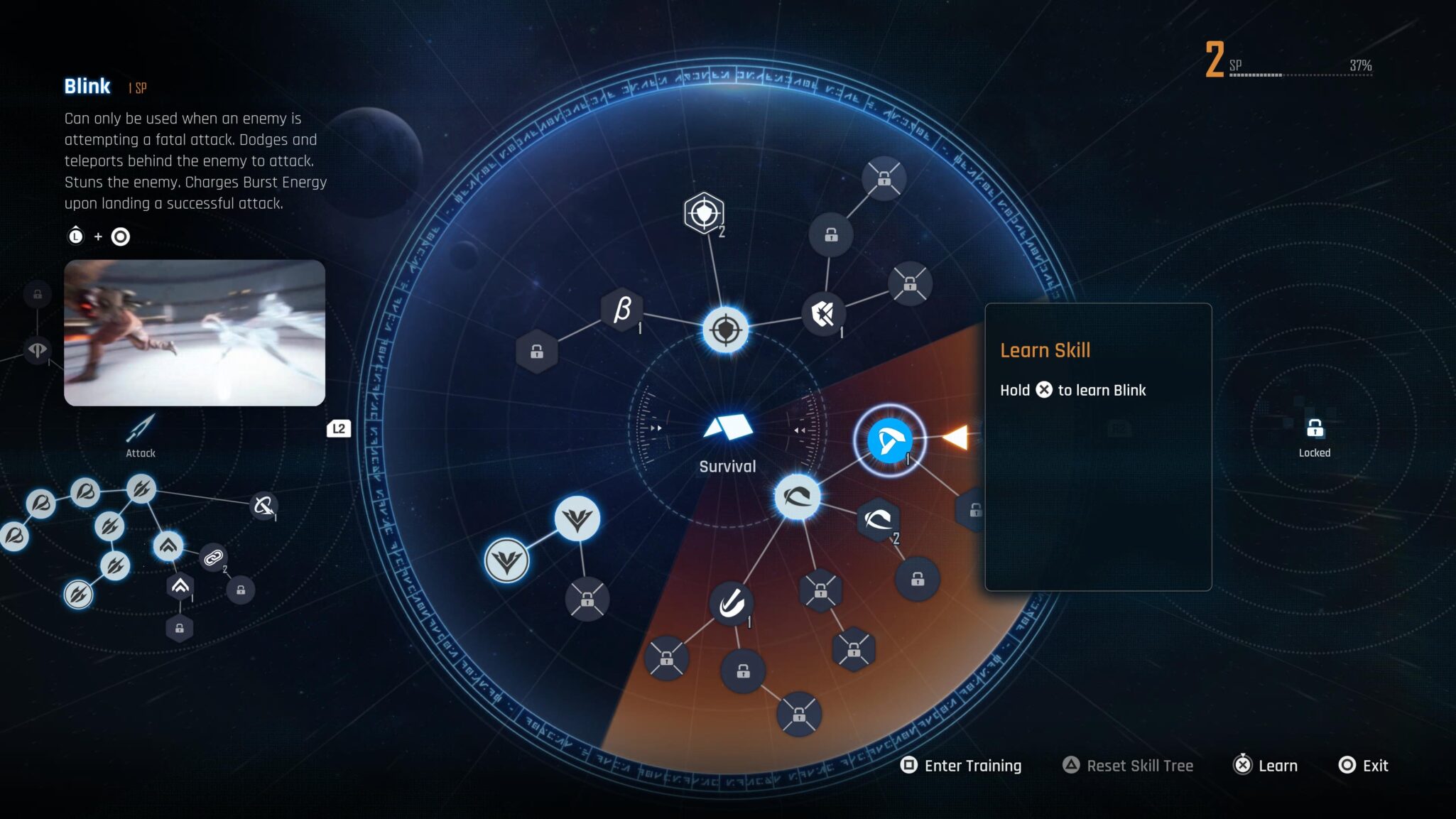1456x819 pixels.
Task: Learn the selected skill
Action: click(1266, 766)
